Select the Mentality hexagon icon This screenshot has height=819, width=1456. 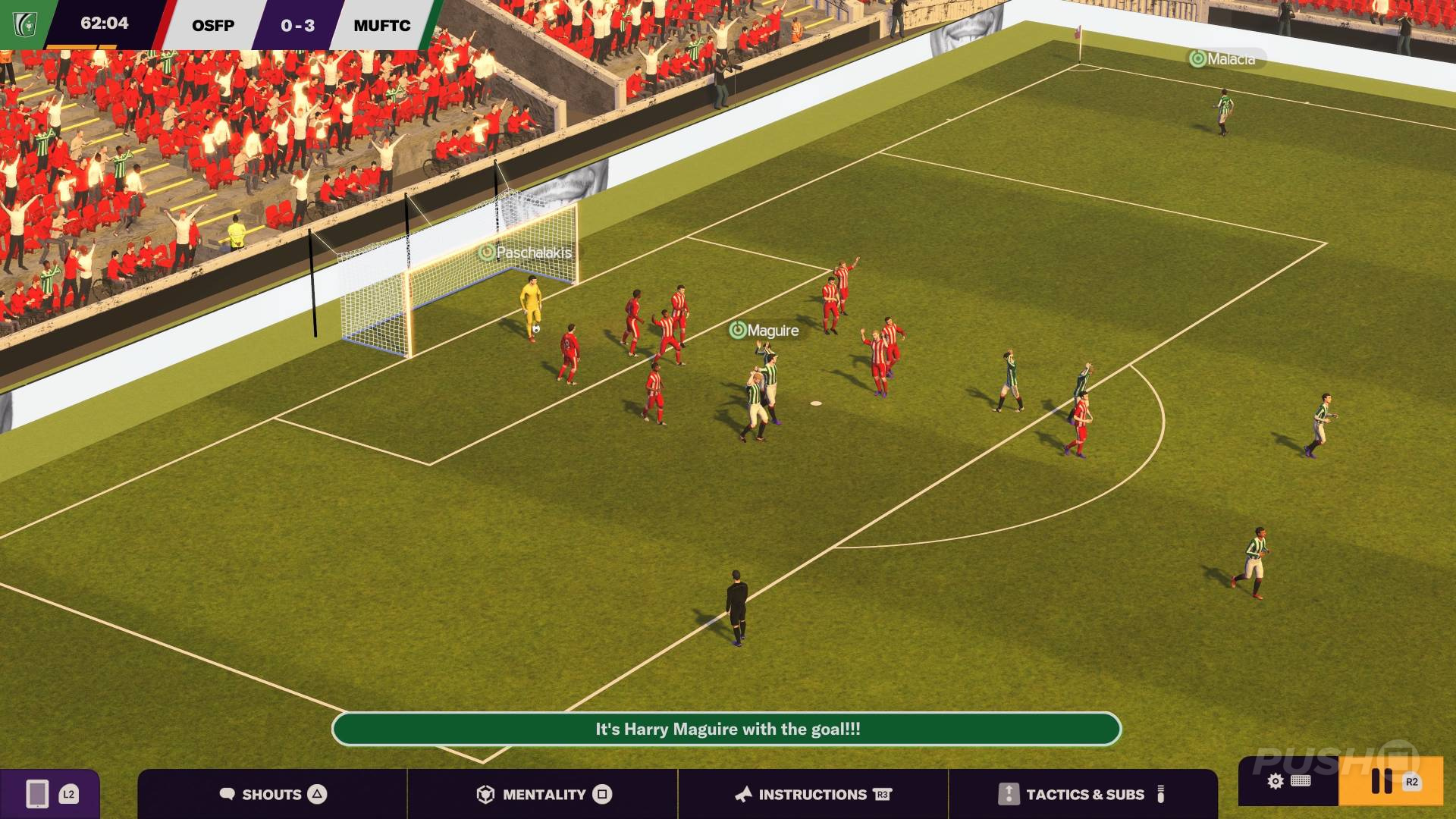coord(486,794)
